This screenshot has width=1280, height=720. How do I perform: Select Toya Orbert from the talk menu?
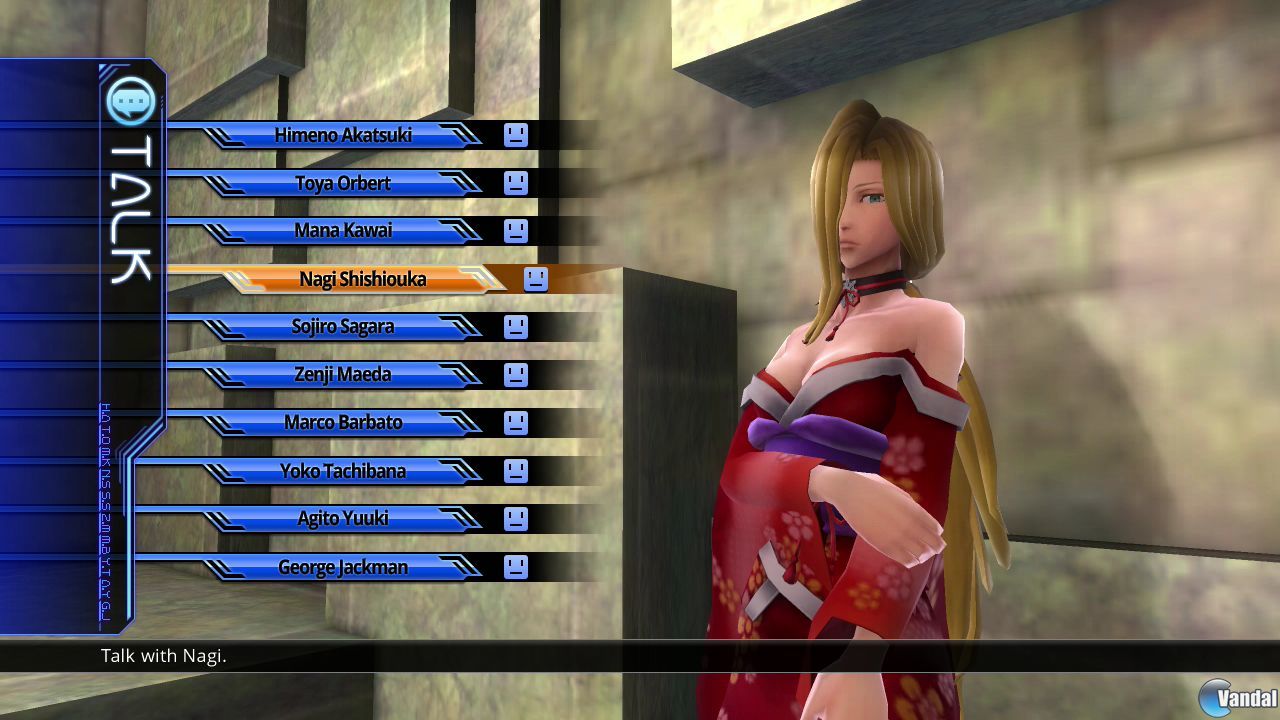[x=346, y=183]
